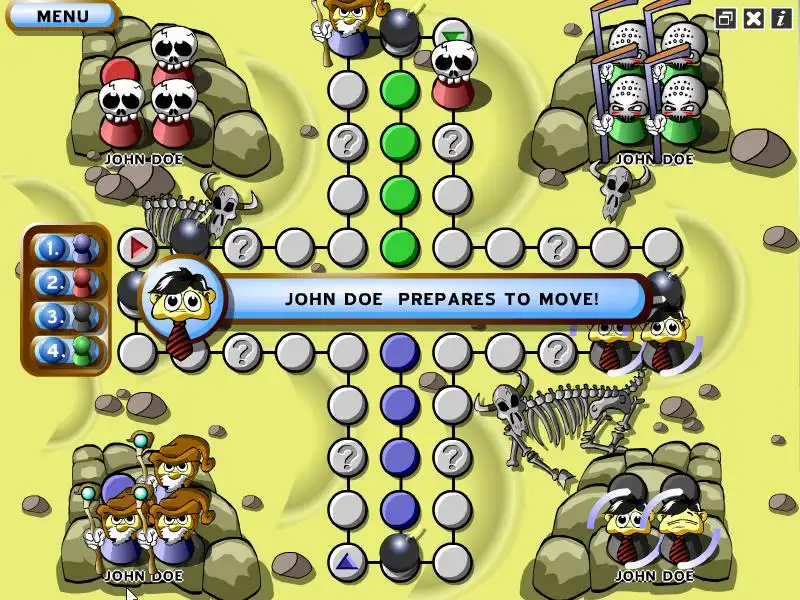Close the game with the X button

753,18
